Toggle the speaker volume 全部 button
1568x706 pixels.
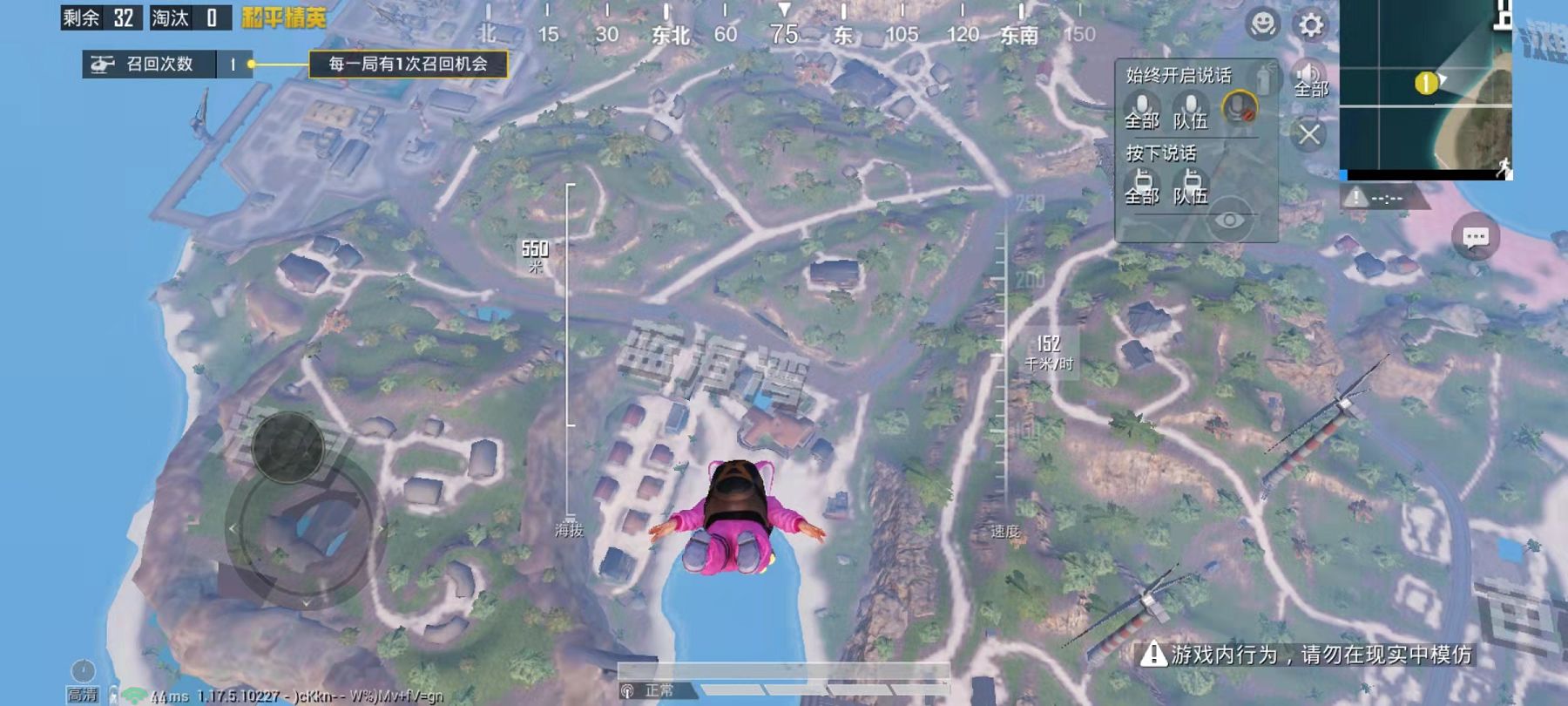pyautogui.click(x=1308, y=78)
